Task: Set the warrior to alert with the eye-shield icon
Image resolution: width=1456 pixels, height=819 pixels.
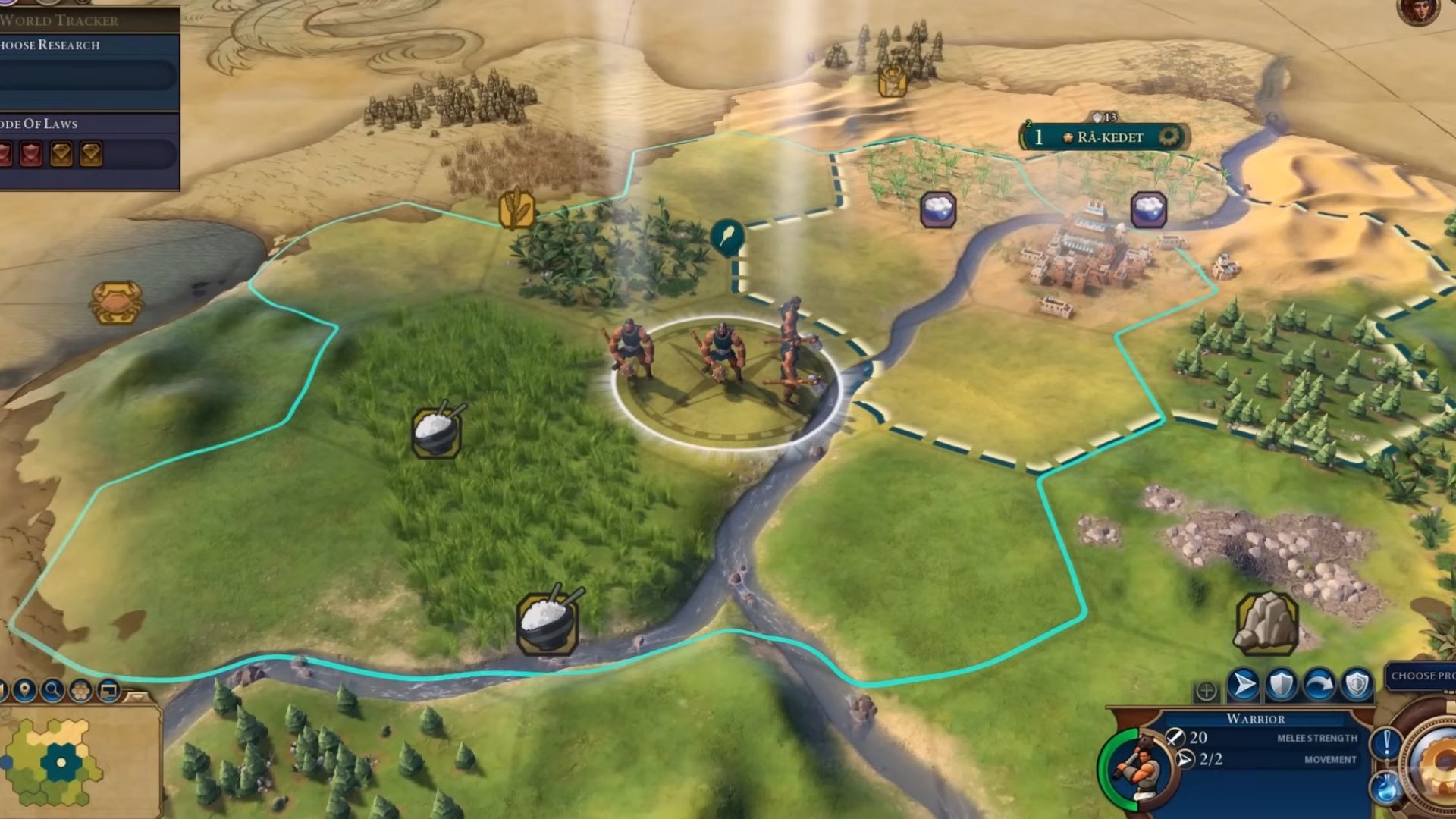Action: 1357,685
